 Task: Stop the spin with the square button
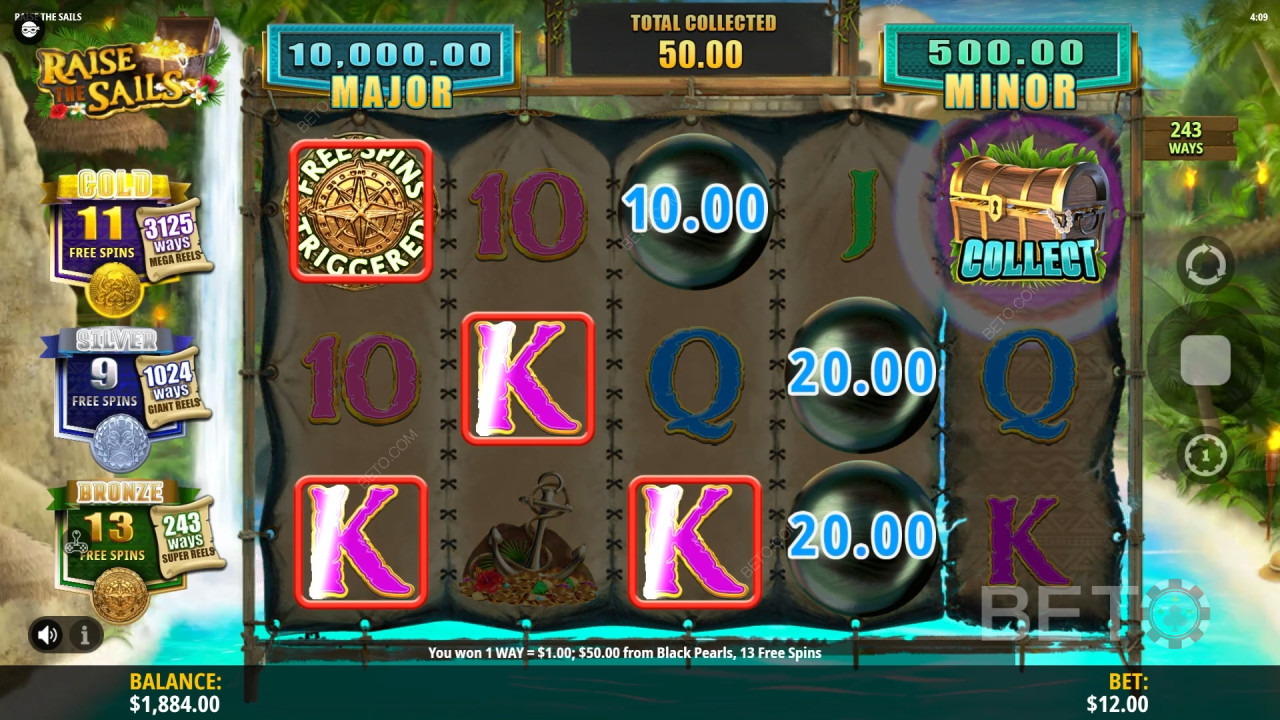click(x=1205, y=360)
